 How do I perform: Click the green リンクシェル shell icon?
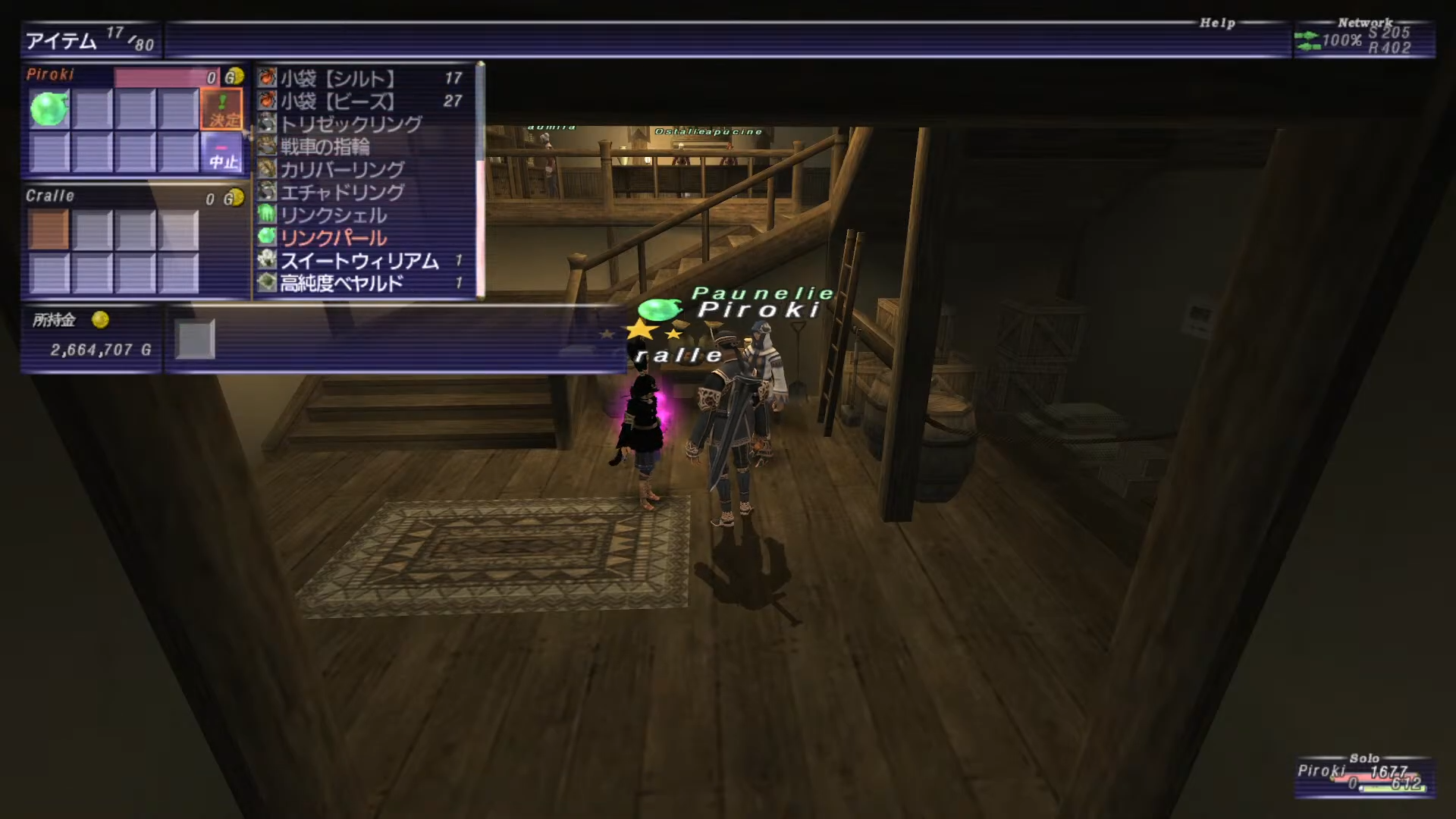point(265,215)
